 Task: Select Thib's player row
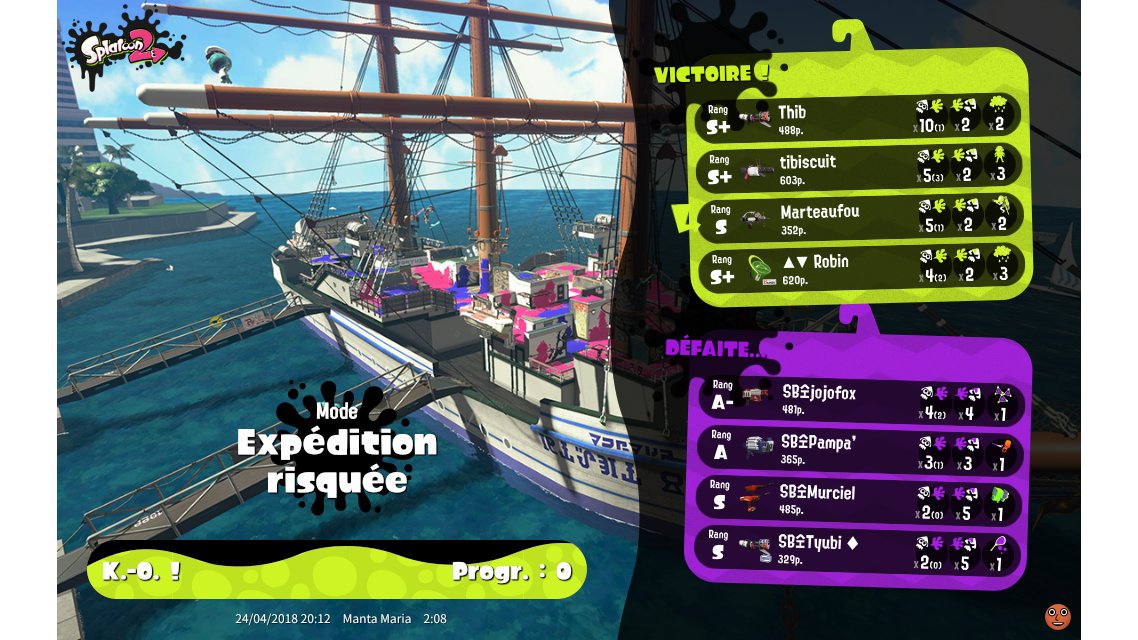(x=858, y=118)
